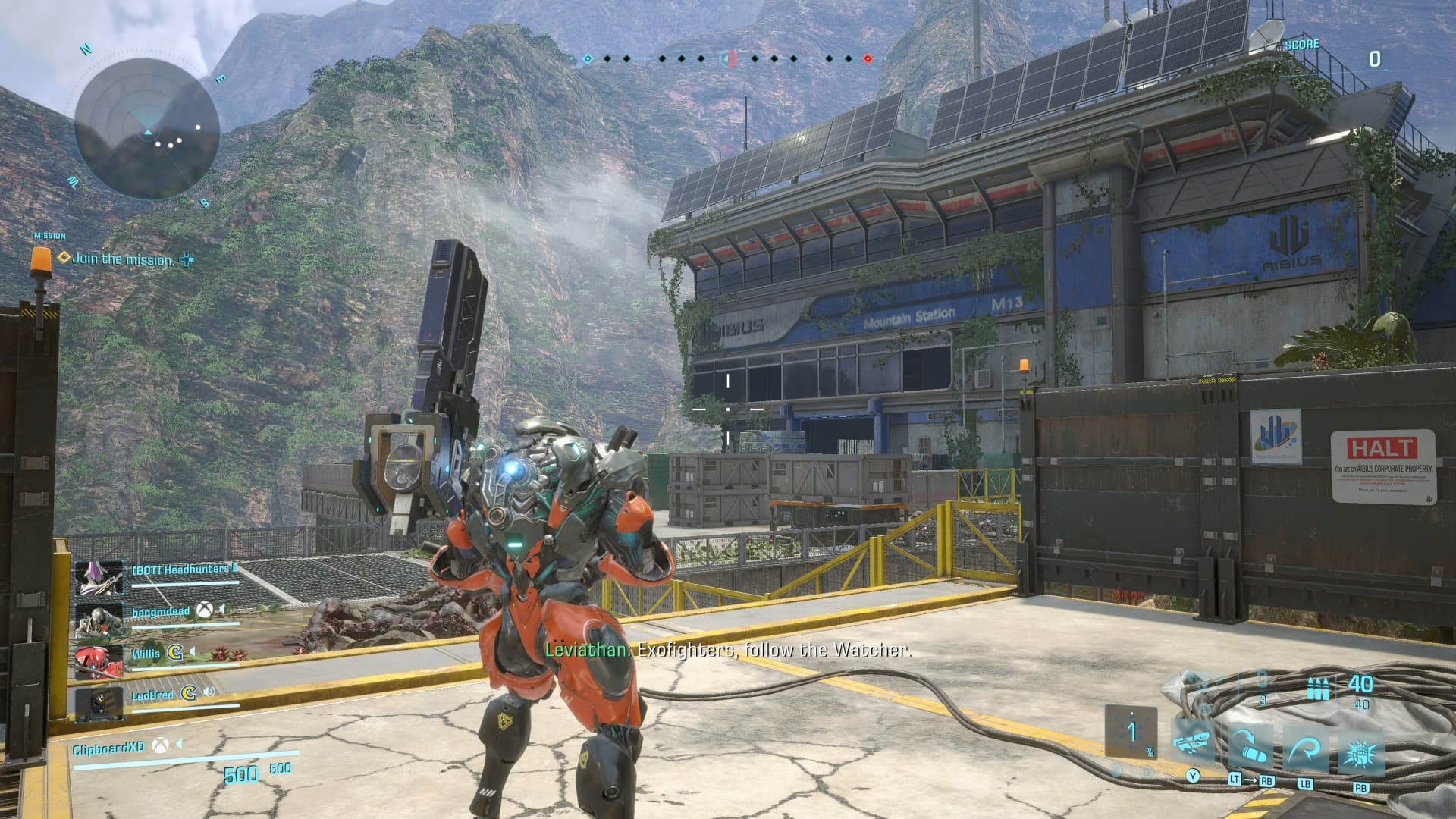Select the Headhunters bot teammate portrait

(99, 579)
